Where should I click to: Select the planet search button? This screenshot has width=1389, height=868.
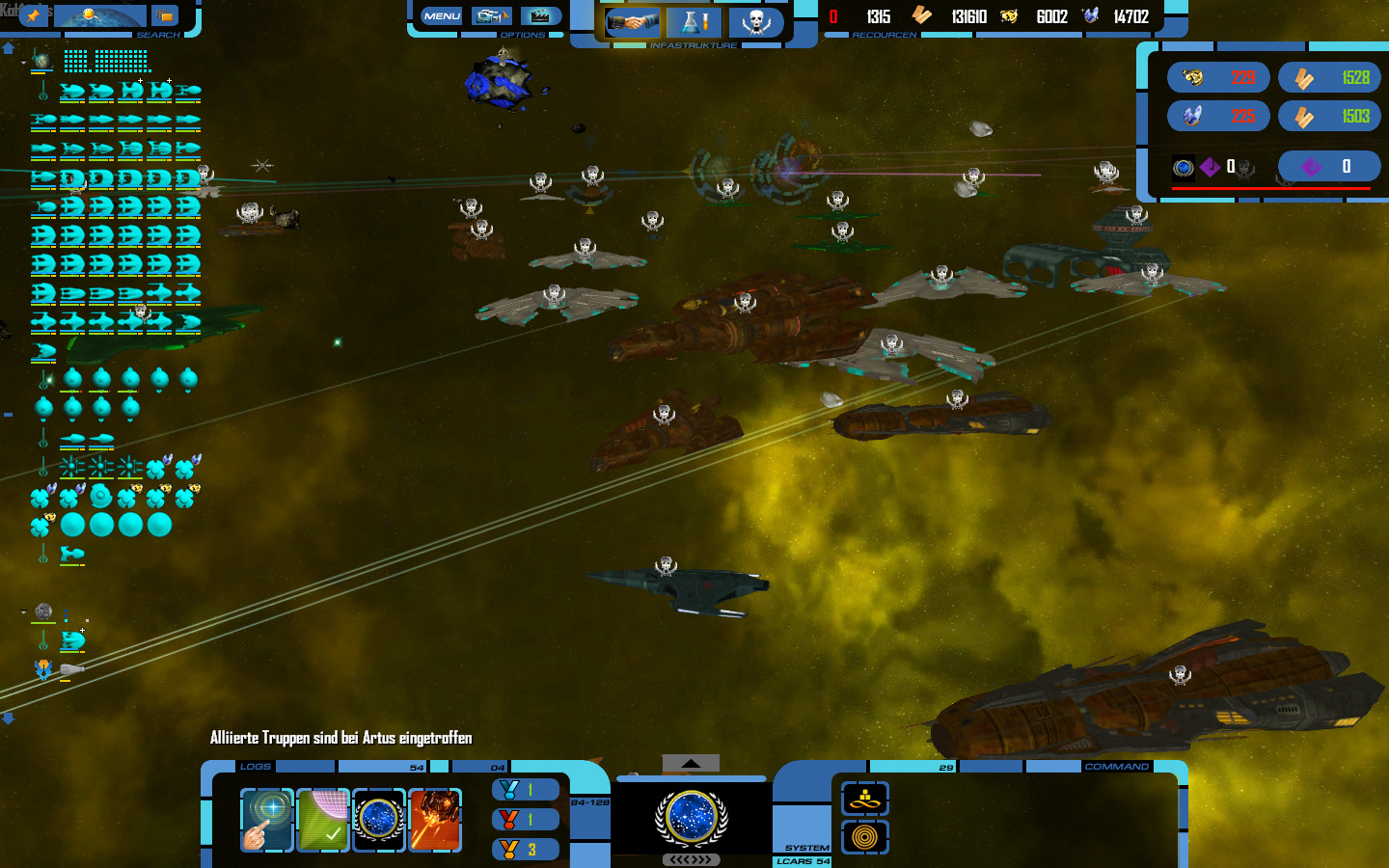point(100,15)
